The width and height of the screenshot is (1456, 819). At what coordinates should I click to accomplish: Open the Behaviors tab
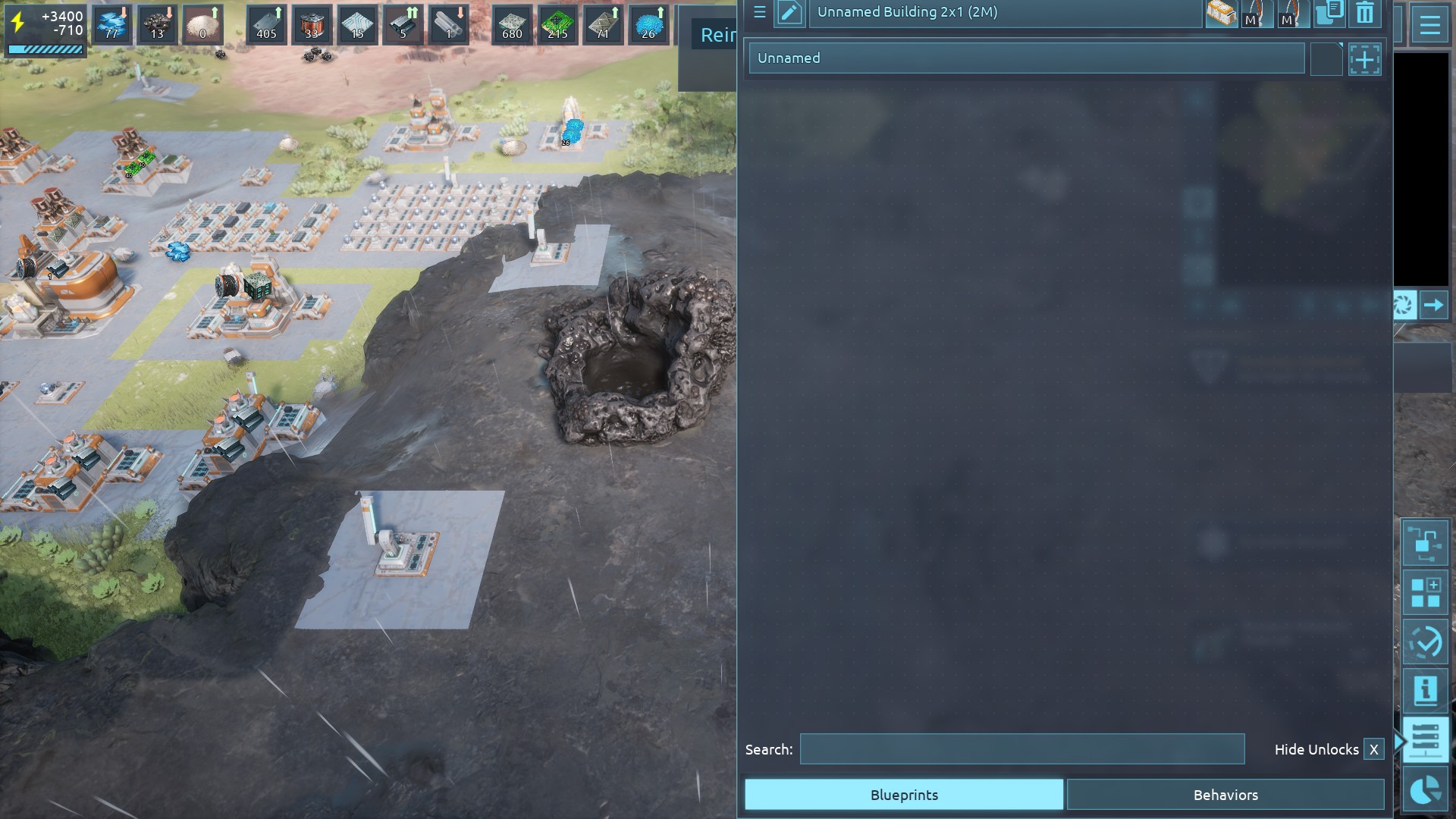[1225, 794]
